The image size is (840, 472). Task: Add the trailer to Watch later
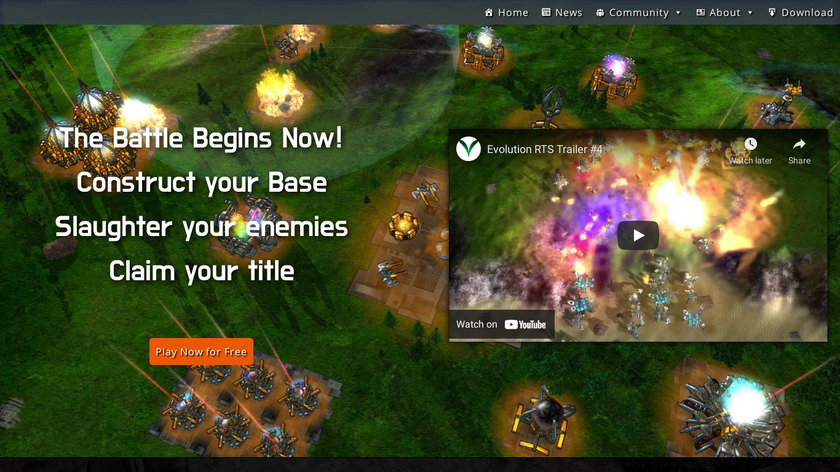750,150
